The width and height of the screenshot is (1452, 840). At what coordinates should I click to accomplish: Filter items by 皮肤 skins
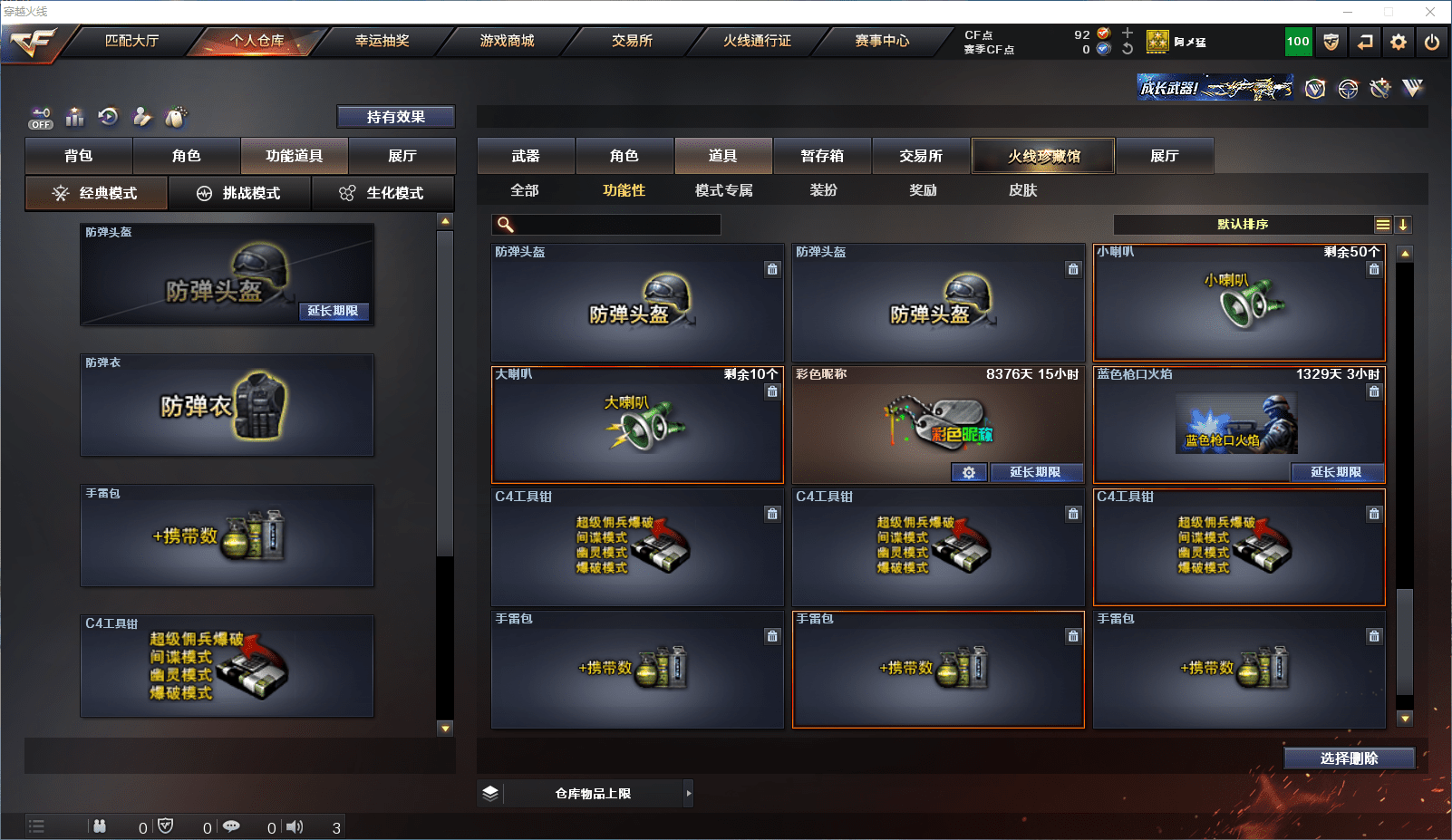[1022, 190]
